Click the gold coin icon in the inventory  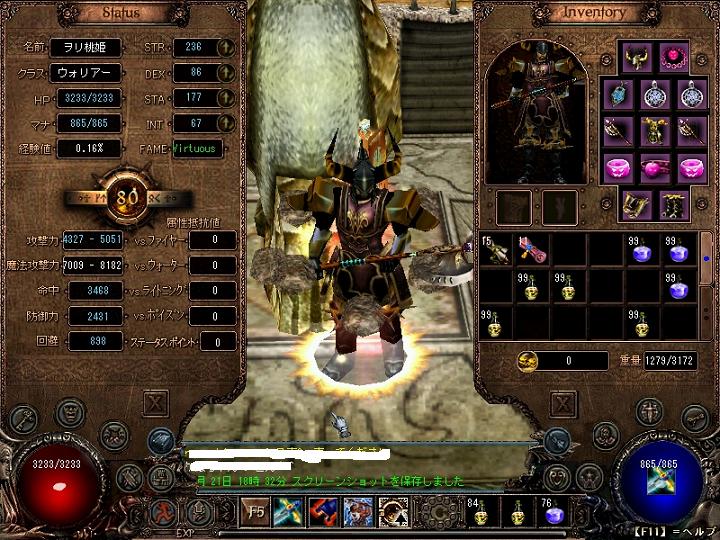click(x=528, y=360)
